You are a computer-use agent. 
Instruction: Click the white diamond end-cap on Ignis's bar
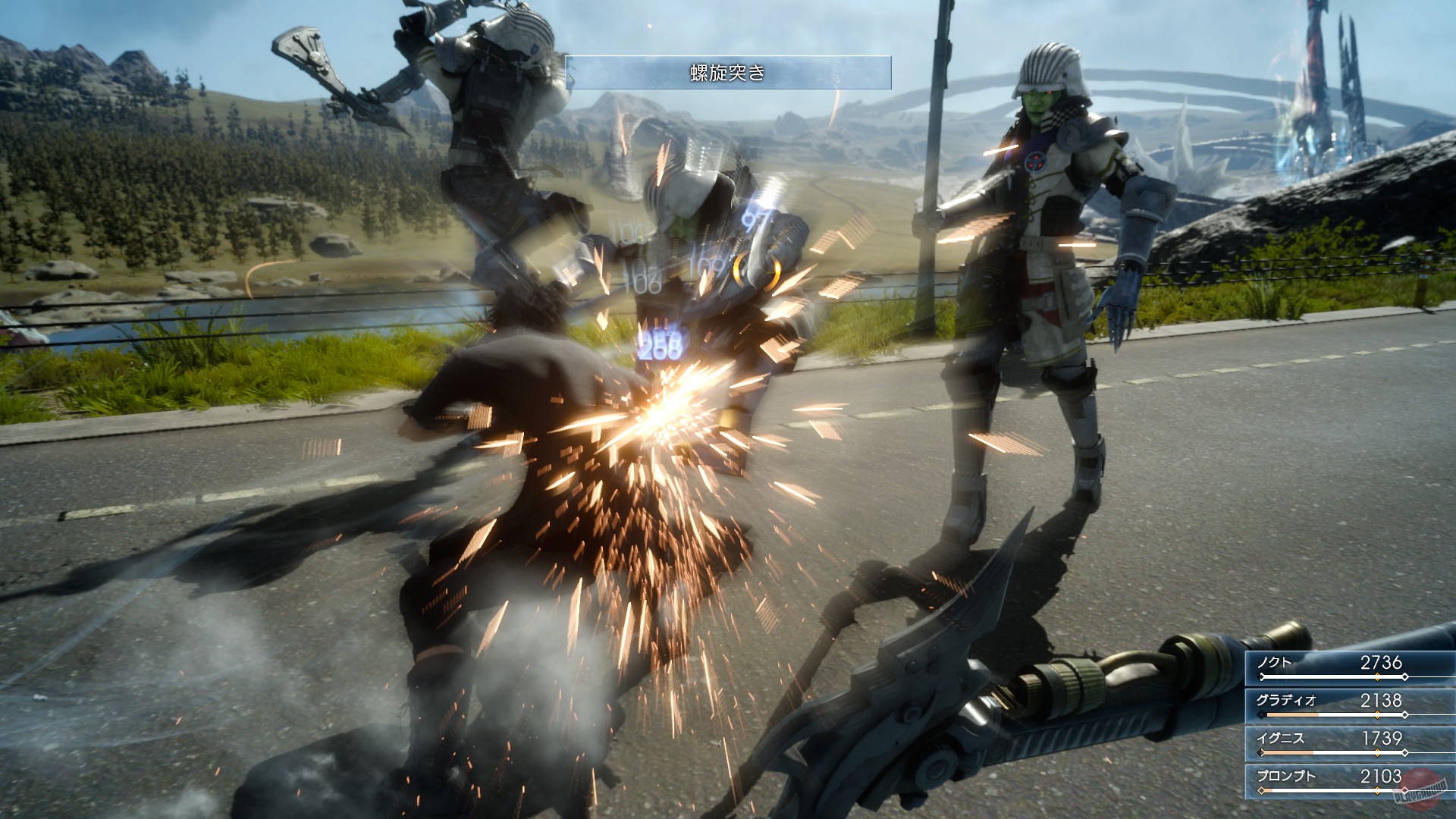tap(1405, 753)
